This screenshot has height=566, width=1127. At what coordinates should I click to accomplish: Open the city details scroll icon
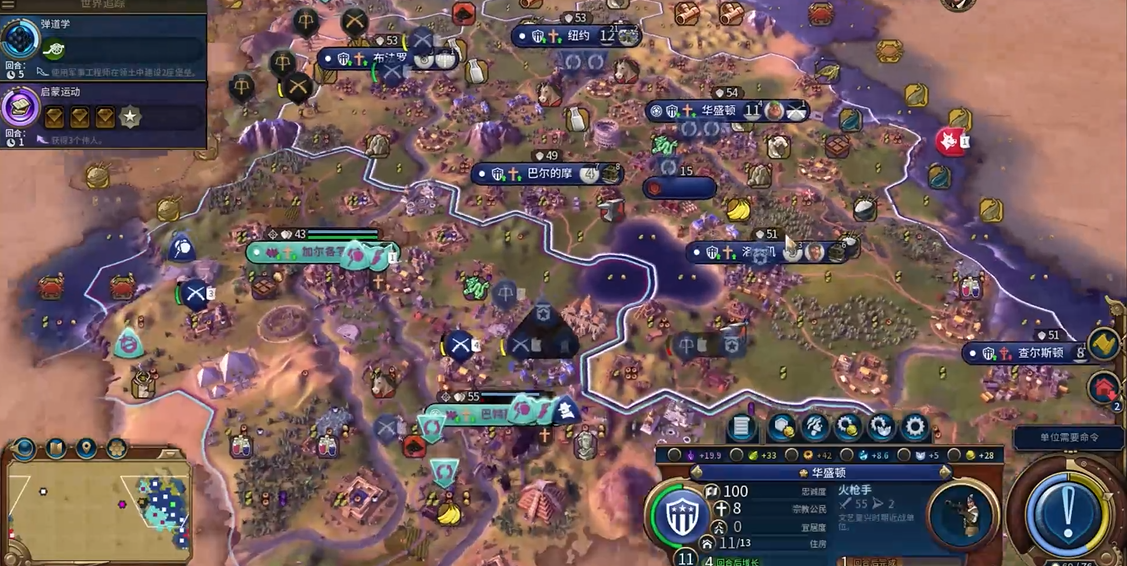point(741,428)
